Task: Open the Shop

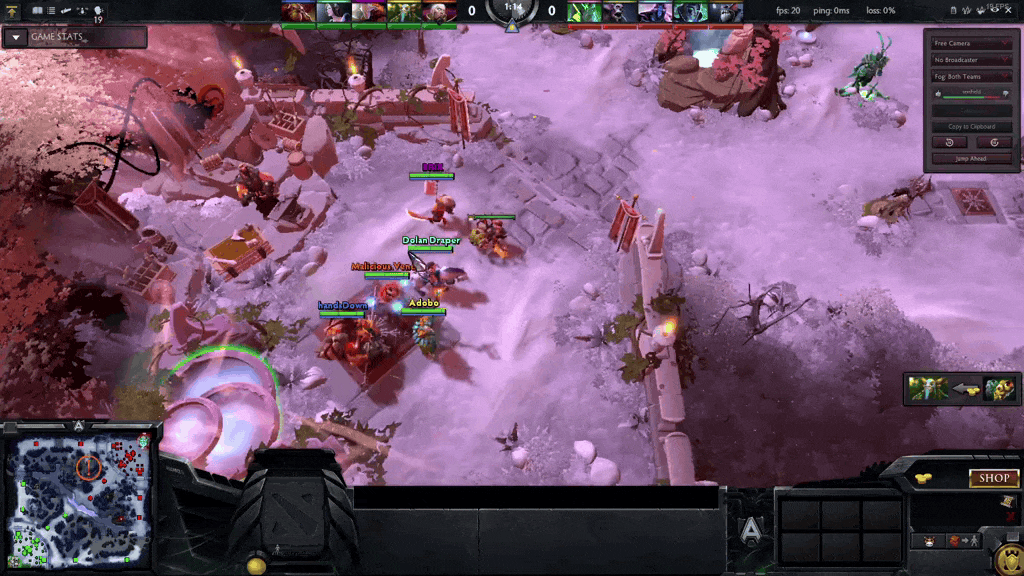Action: pos(993,478)
